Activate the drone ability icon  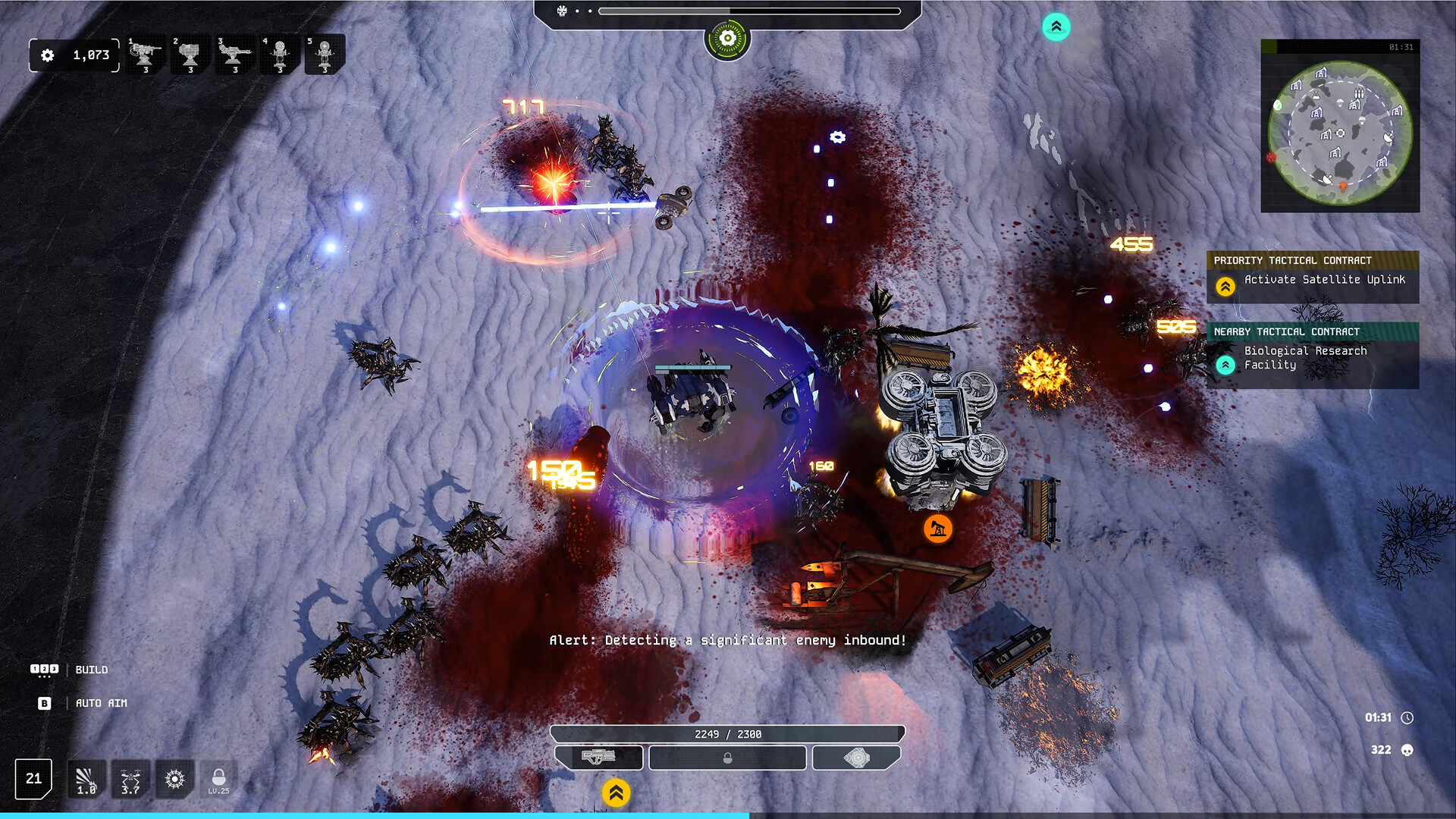coord(130,780)
